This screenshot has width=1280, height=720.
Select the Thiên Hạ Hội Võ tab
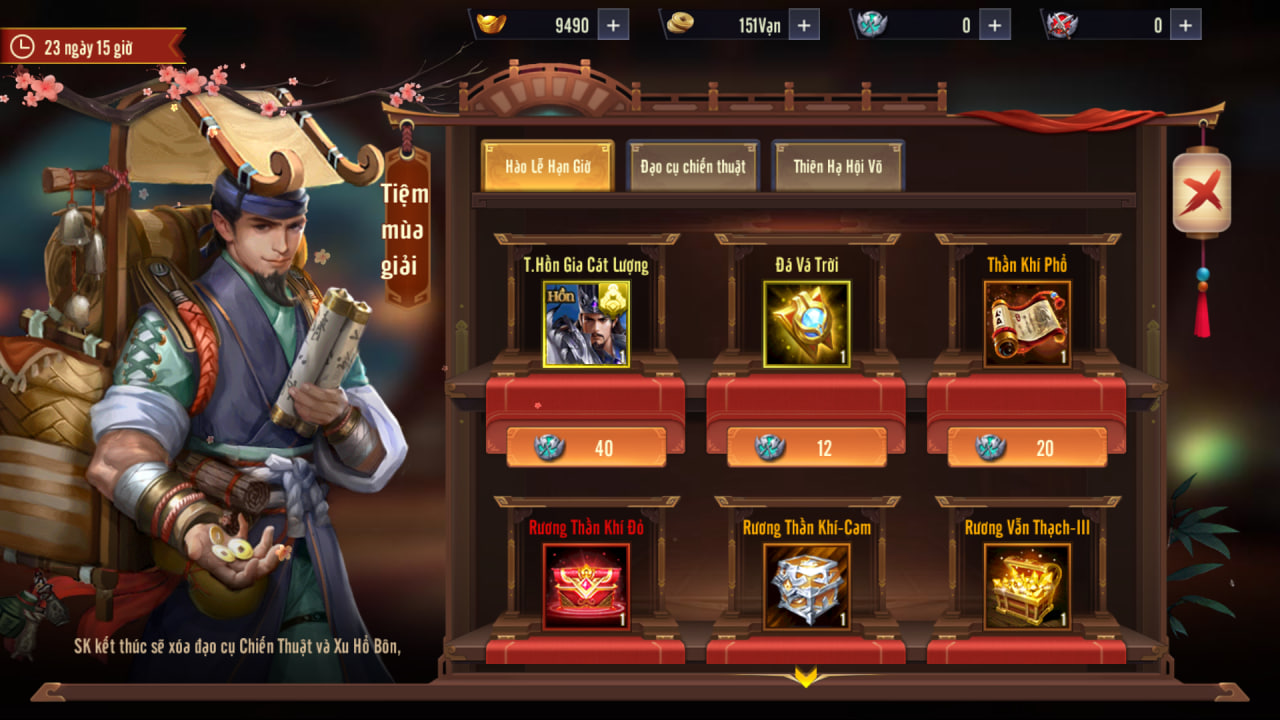pos(838,166)
